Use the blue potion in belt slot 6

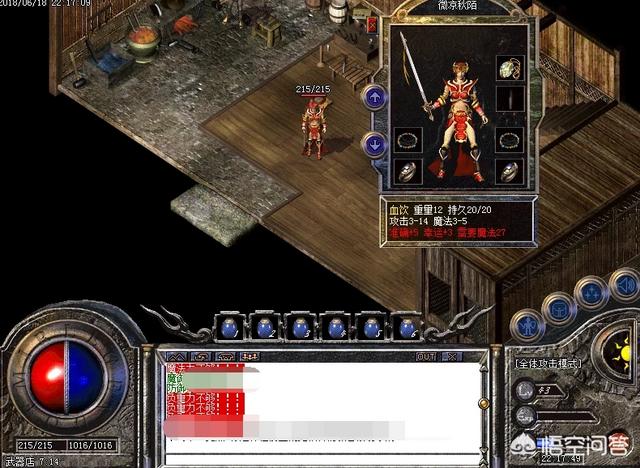407,327
